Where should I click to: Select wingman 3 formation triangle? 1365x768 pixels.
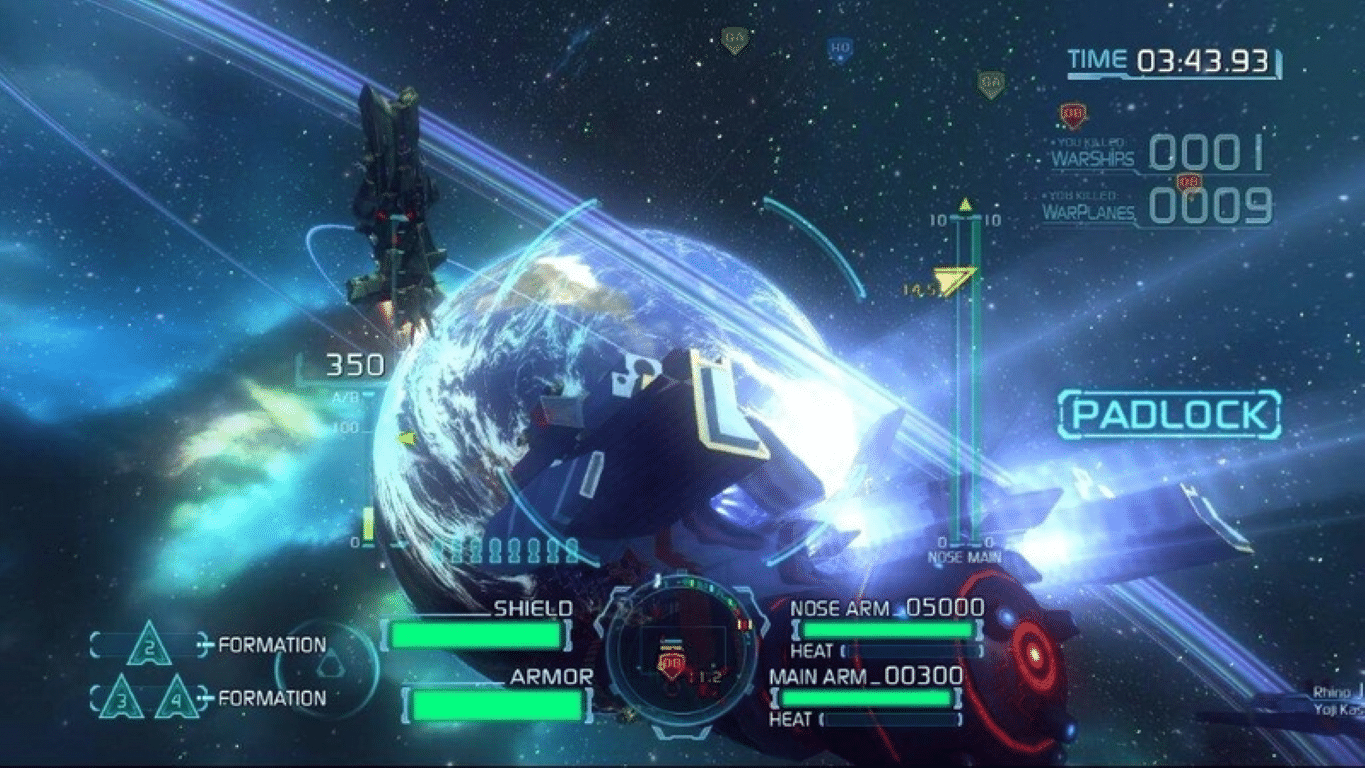[123, 698]
